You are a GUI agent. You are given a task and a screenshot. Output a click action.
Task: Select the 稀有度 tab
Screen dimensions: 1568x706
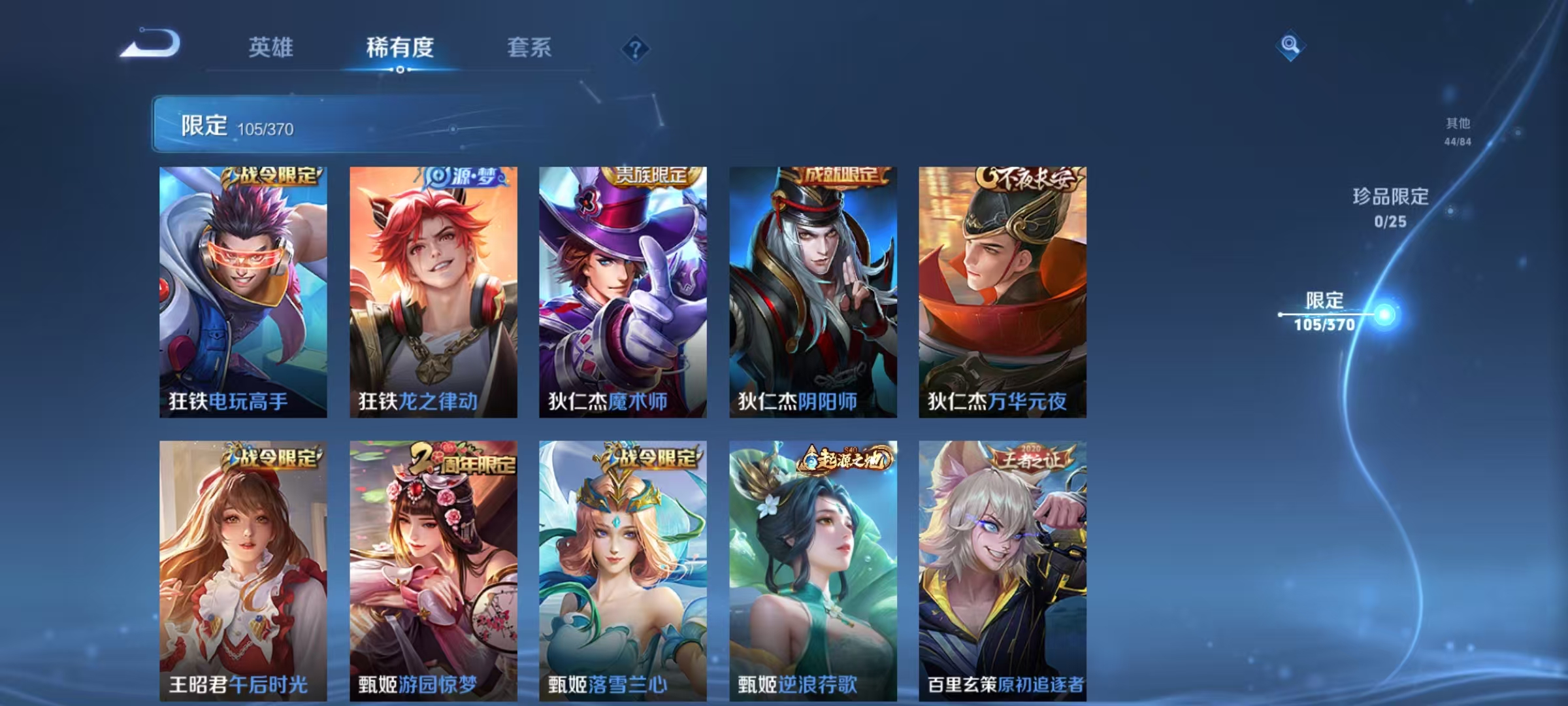pyautogui.click(x=400, y=48)
